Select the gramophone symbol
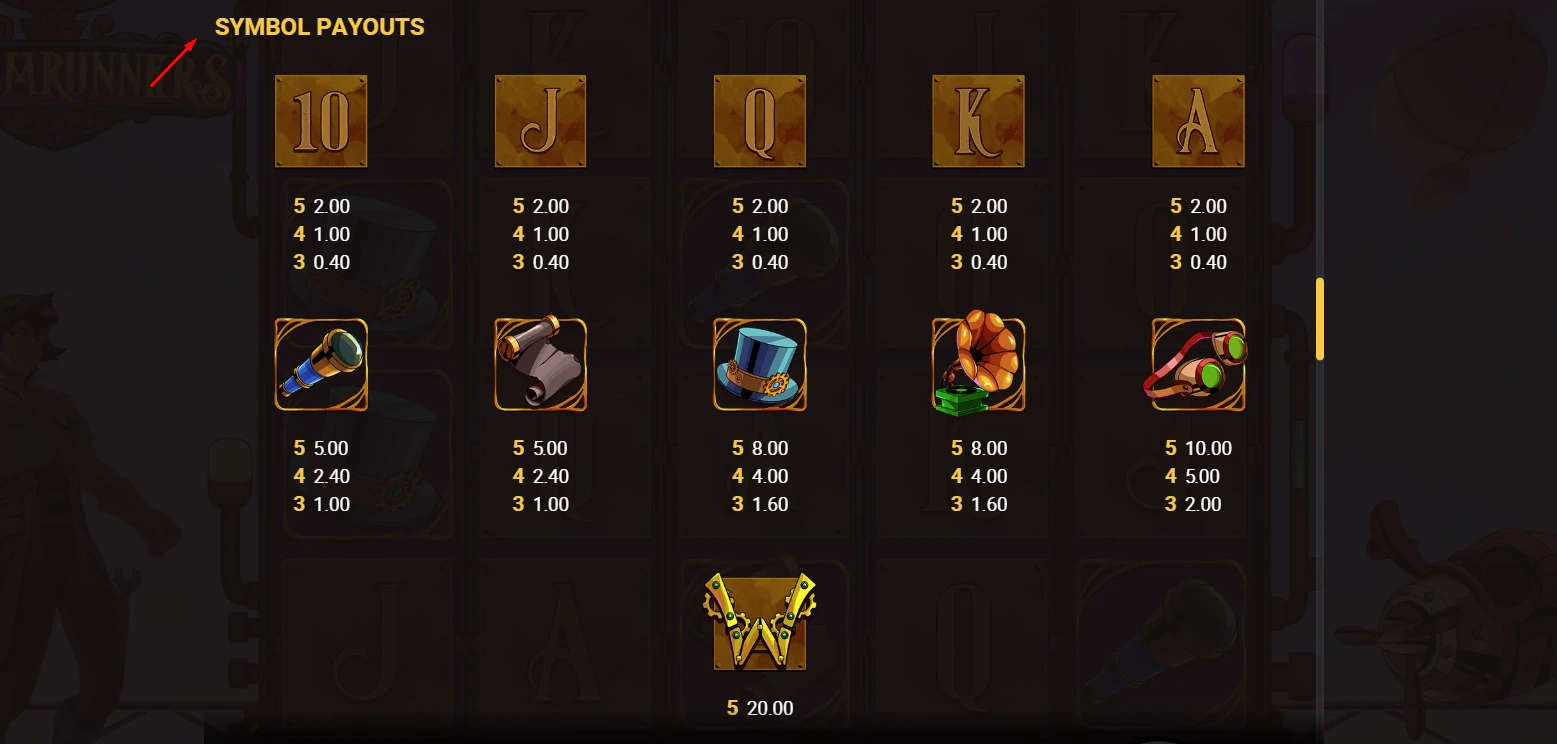 pyautogui.click(x=978, y=364)
